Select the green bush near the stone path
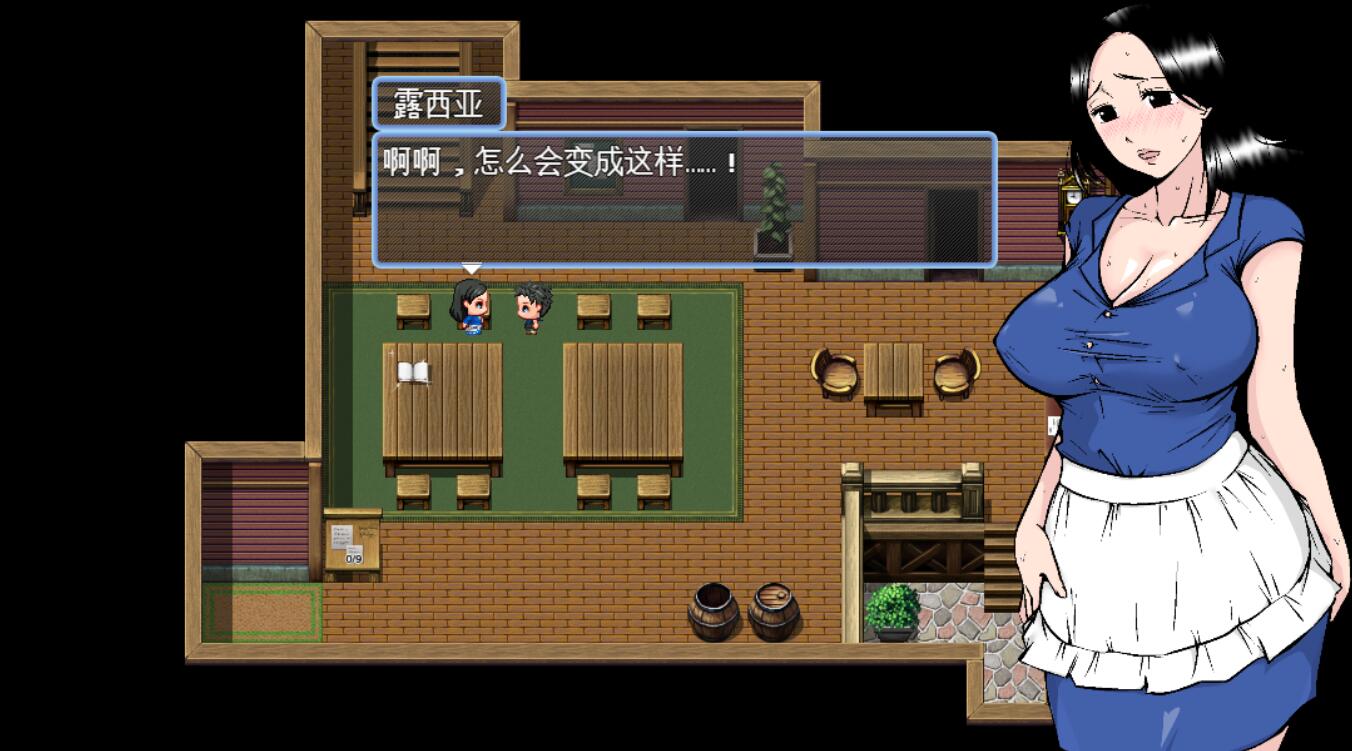 coord(893,605)
